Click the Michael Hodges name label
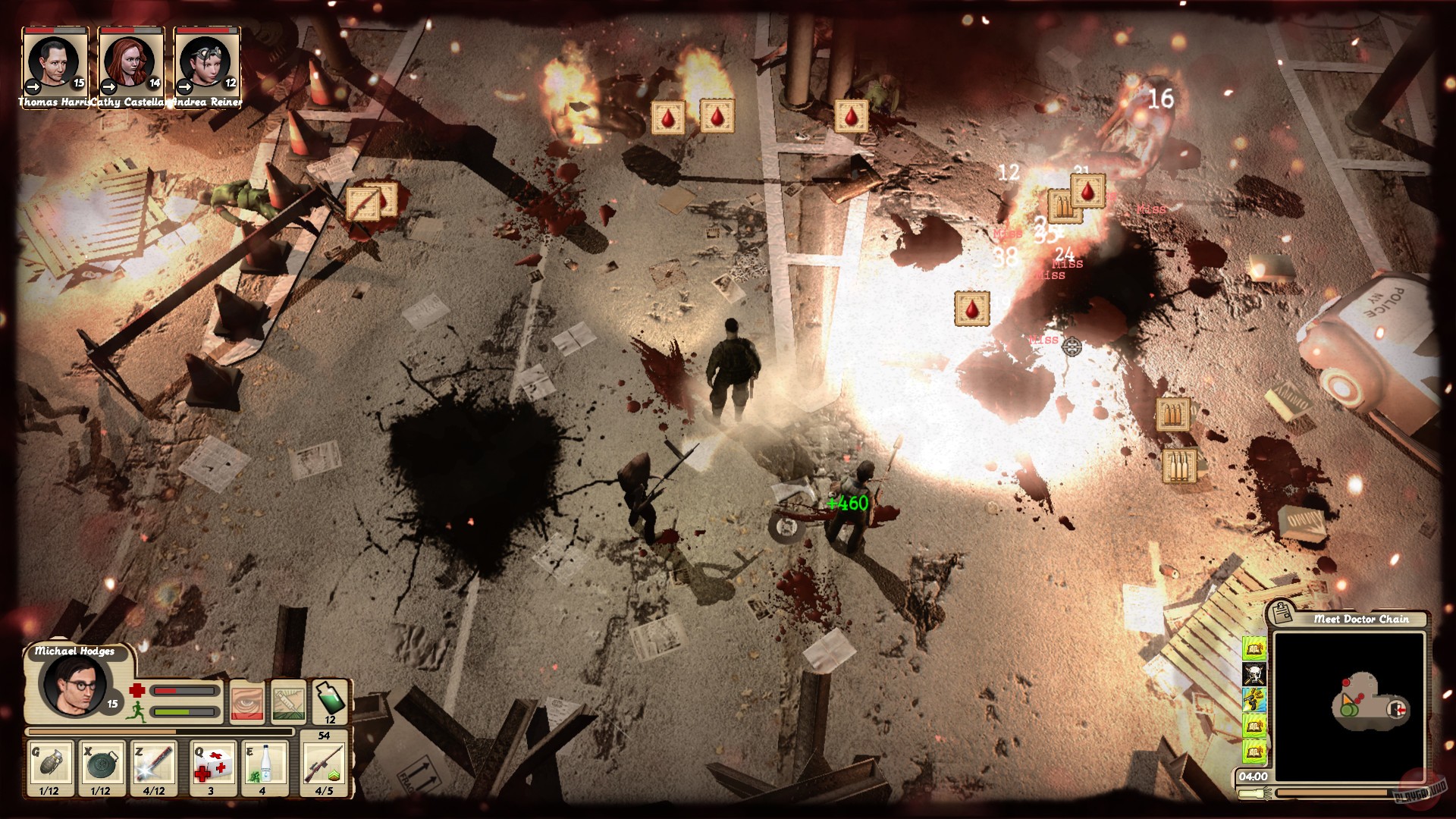Image resolution: width=1456 pixels, height=819 pixels. pos(75,651)
